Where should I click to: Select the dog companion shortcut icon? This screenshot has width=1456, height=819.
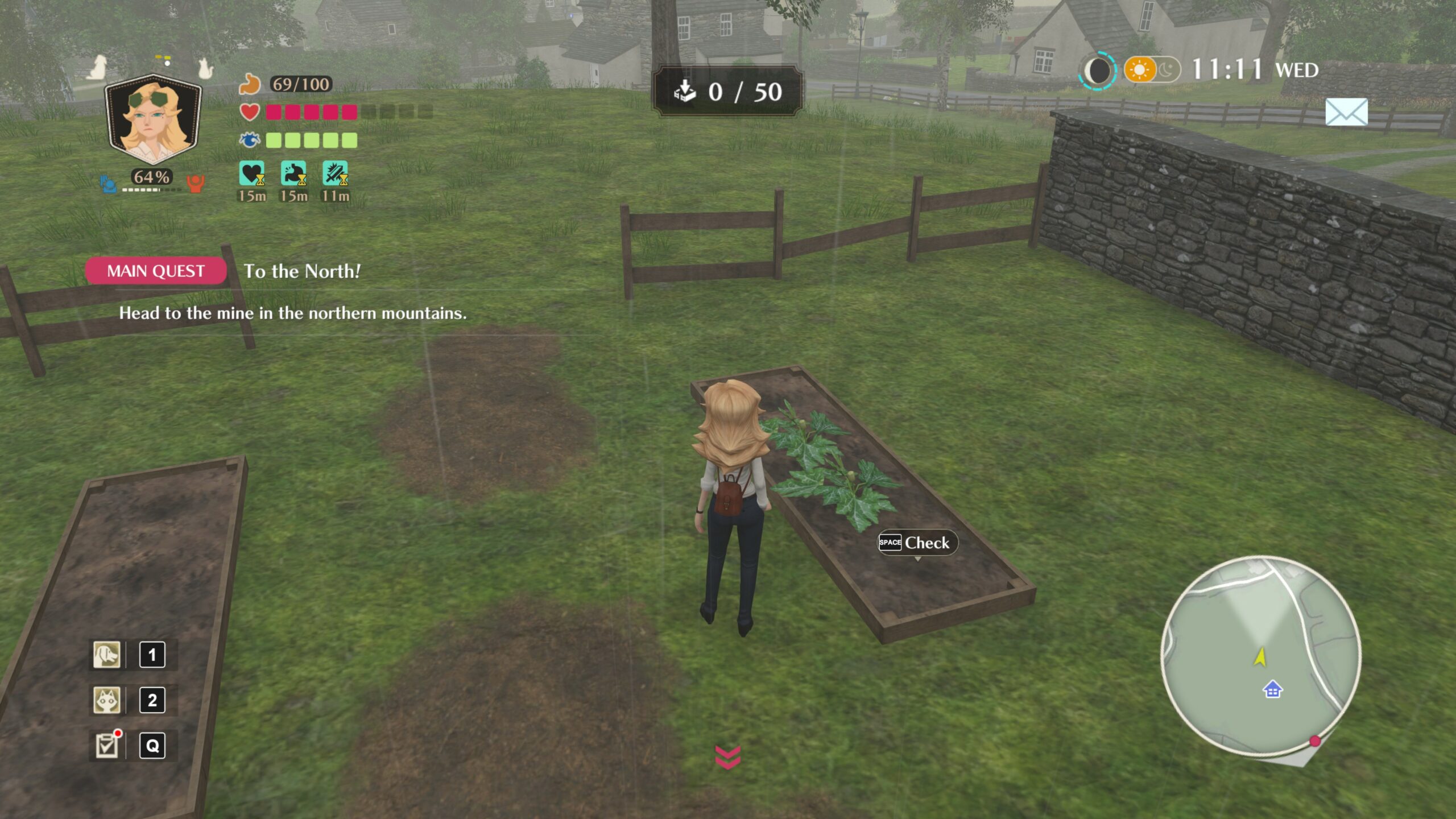[107, 655]
